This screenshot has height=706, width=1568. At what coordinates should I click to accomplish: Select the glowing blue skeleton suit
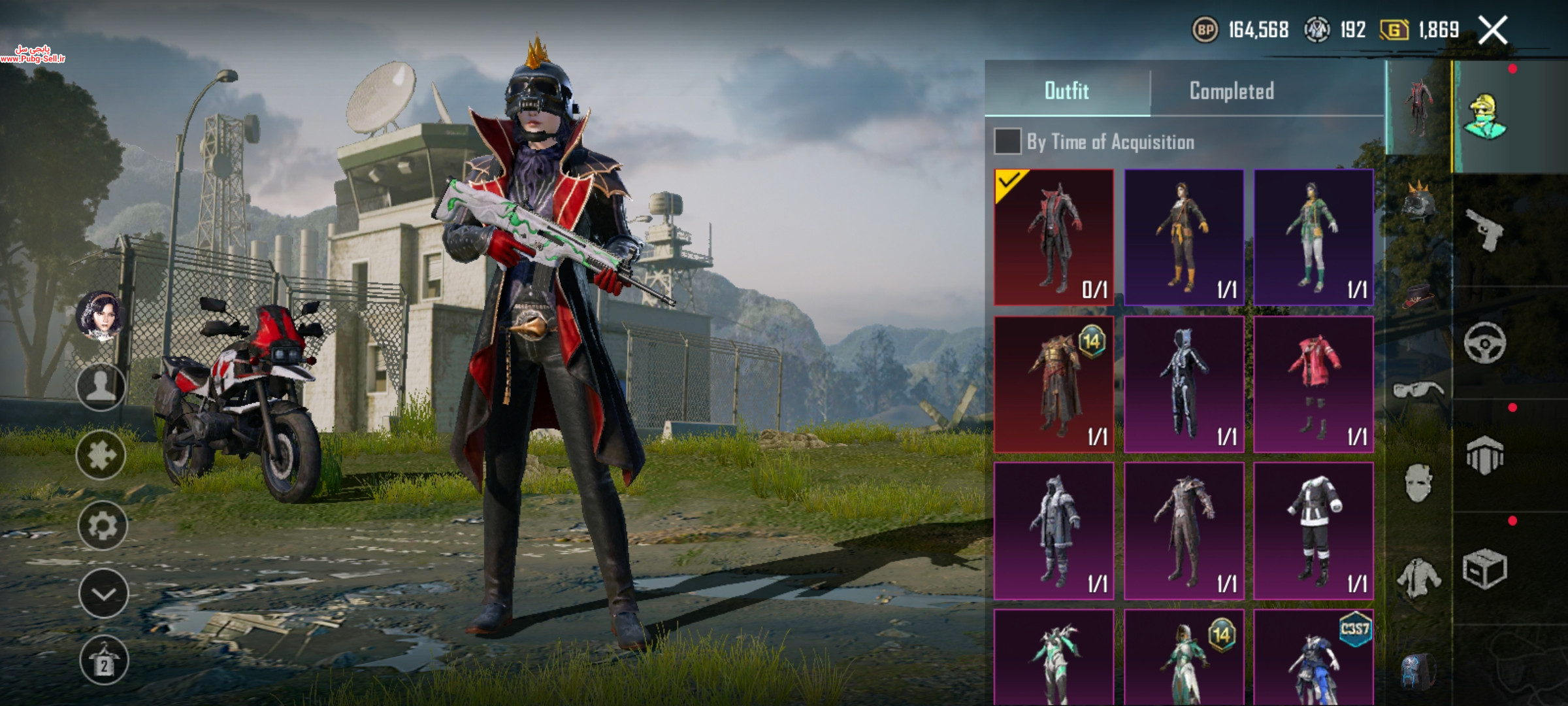coord(1183,384)
